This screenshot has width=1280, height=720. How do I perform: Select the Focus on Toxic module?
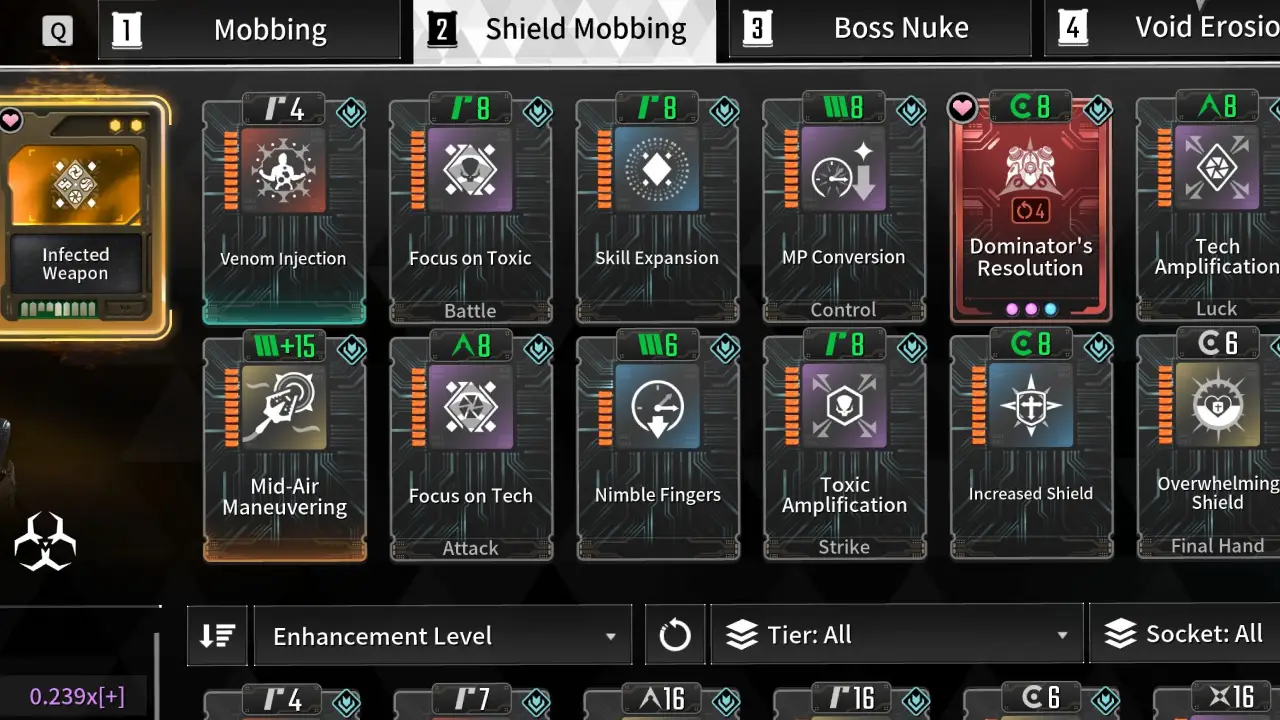470,212
